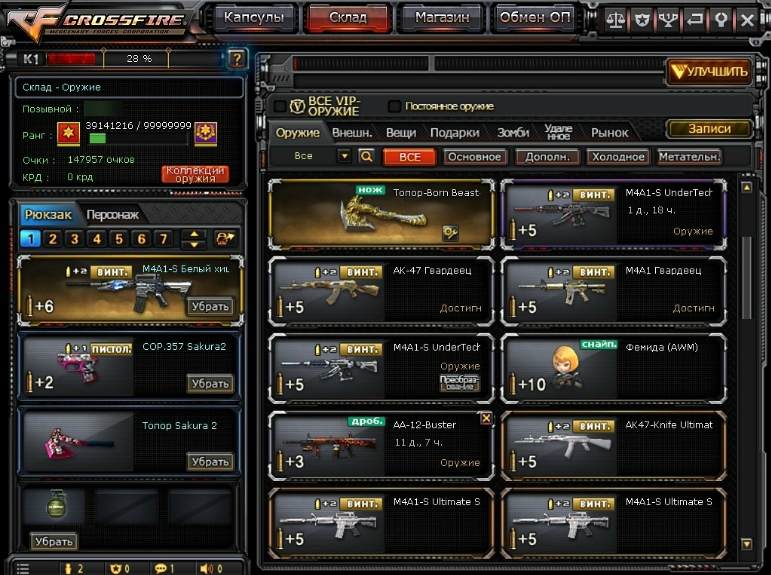Switch to the Внешн. tab

click(x=352, y=132)
